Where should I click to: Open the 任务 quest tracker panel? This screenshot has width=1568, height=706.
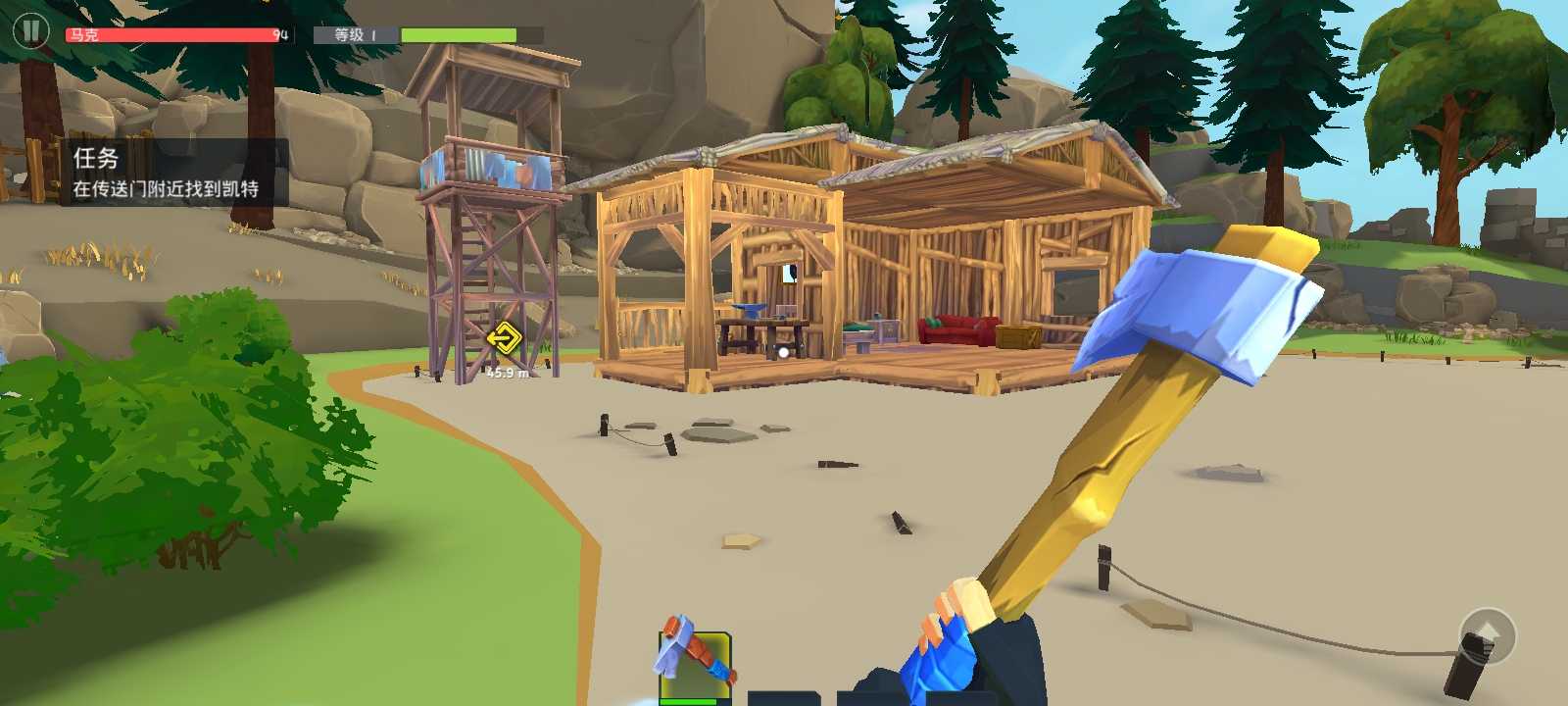click(166, 173)
